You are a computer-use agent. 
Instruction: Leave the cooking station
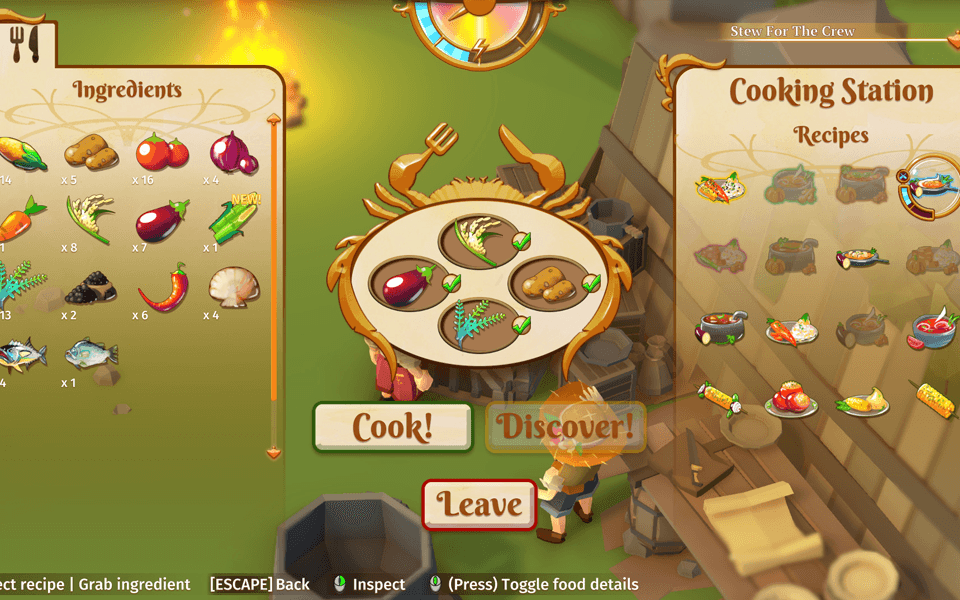pyautogui.click(x=480, y=504)
